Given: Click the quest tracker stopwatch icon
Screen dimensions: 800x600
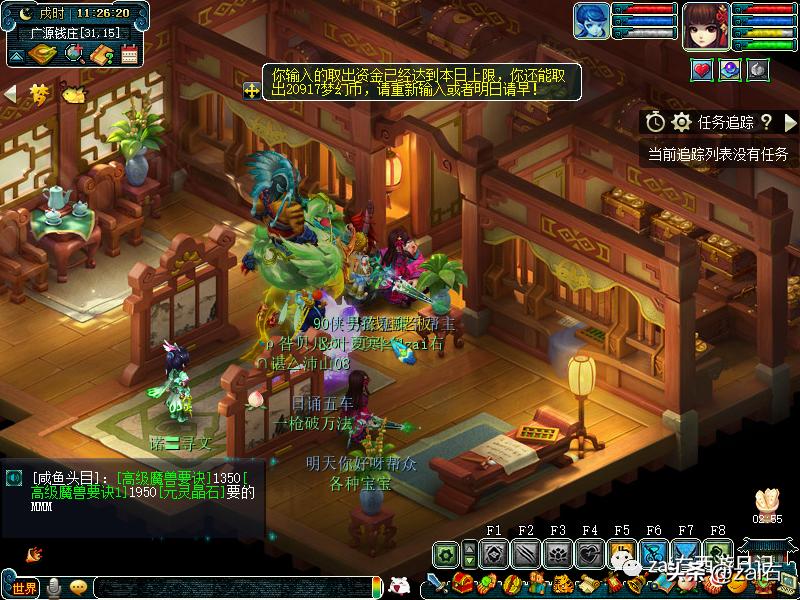Looking at the screenshot, I should 655,122.
